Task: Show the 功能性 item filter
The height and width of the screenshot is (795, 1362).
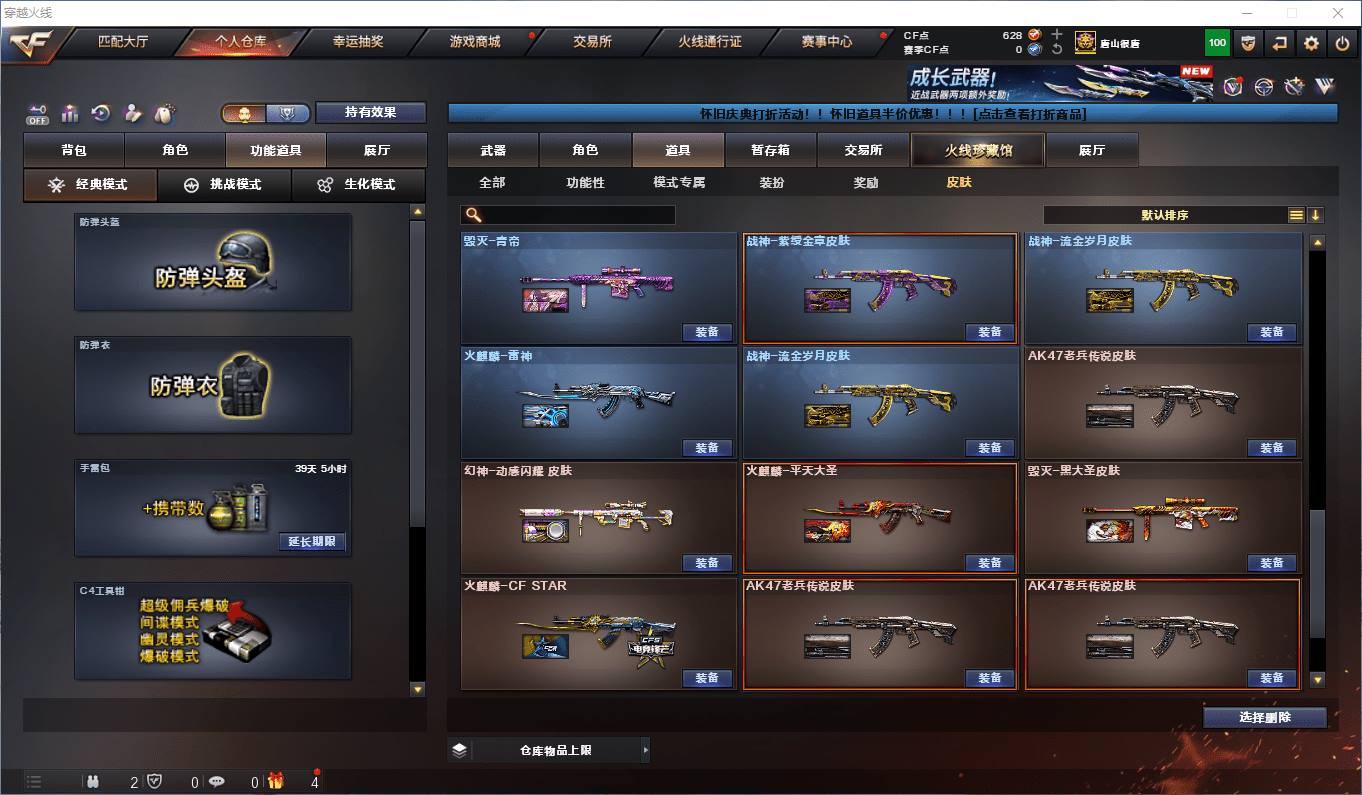Action: click(585, 183)
